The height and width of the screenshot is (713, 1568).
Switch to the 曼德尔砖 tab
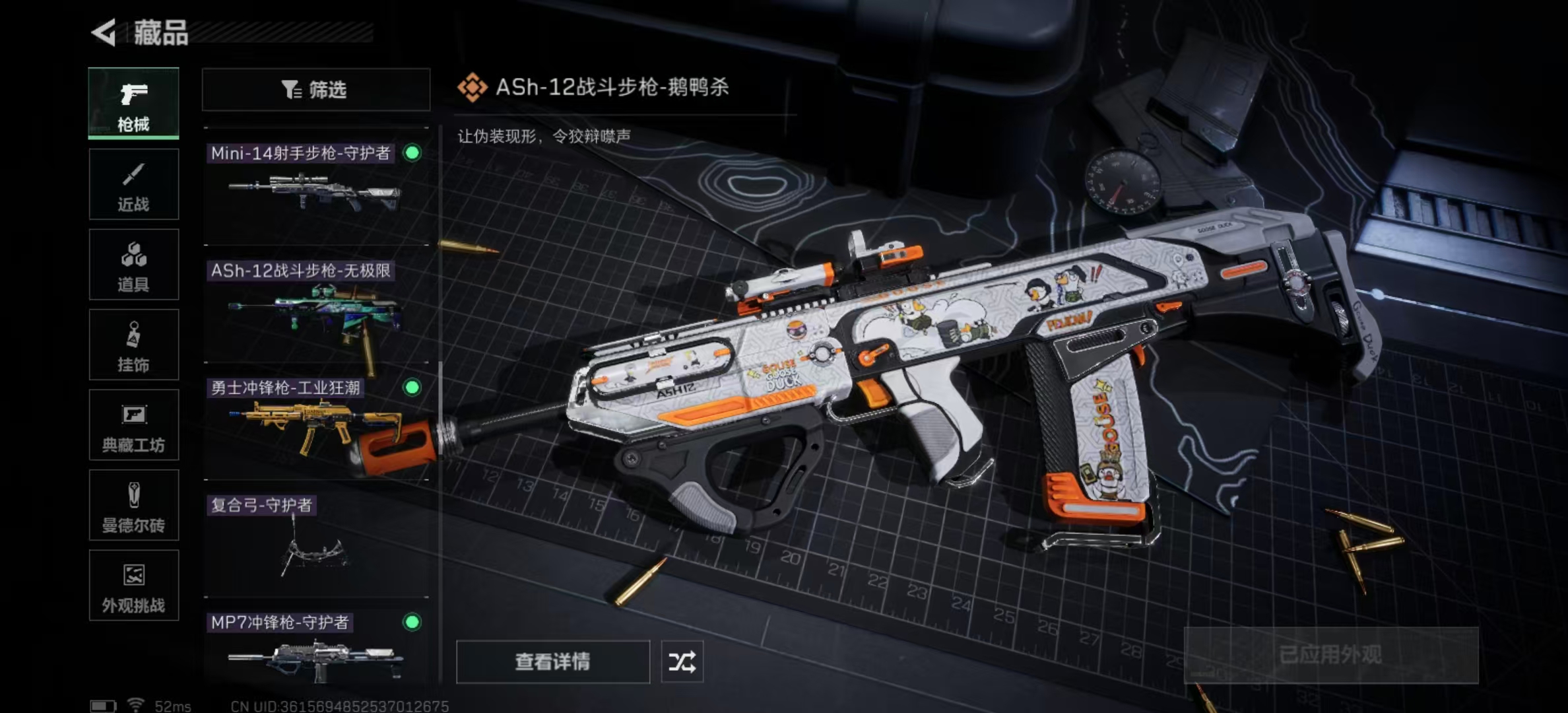coord(133,506)
